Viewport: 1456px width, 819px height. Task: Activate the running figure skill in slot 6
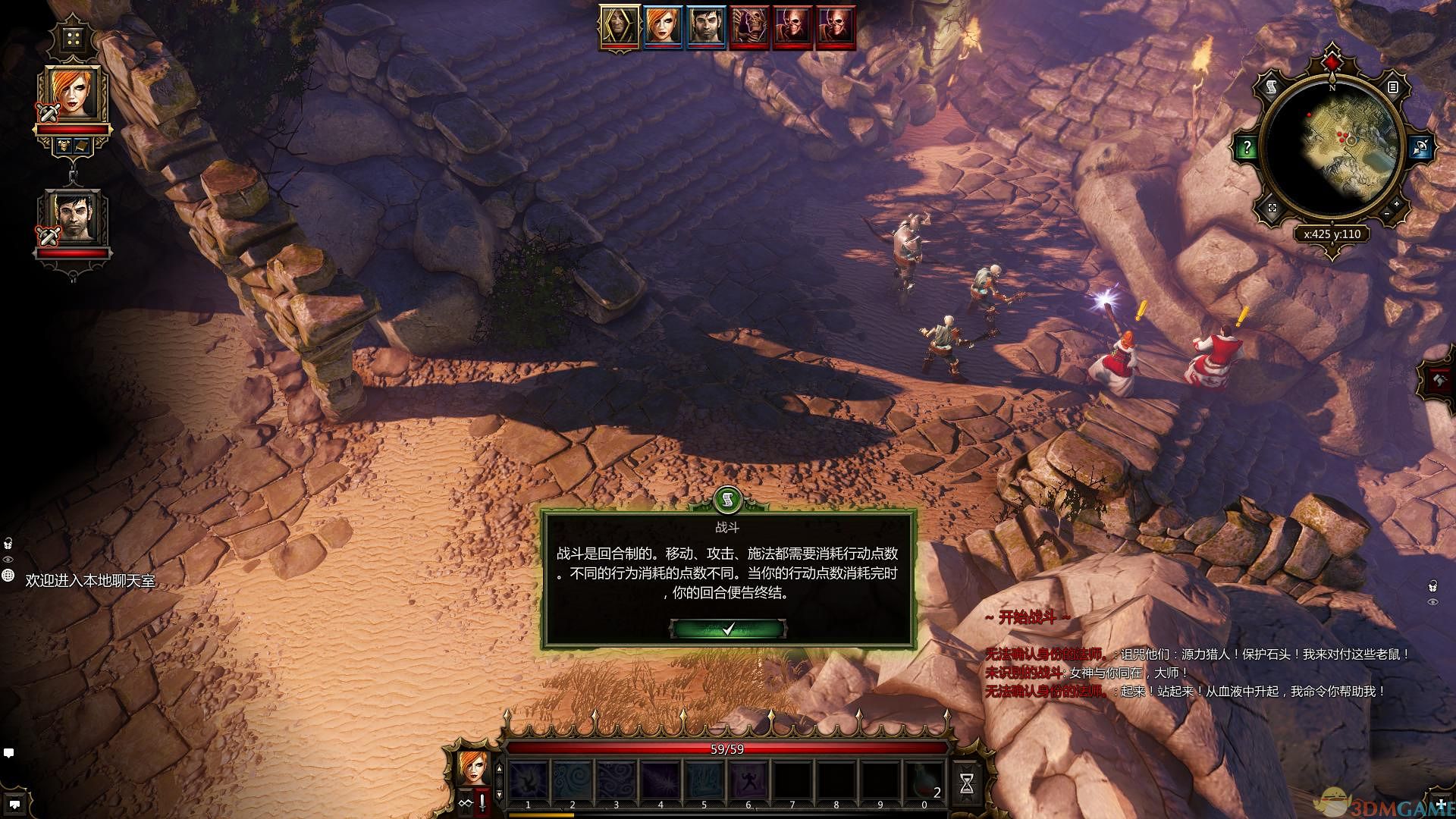click(x=748, y=781)
